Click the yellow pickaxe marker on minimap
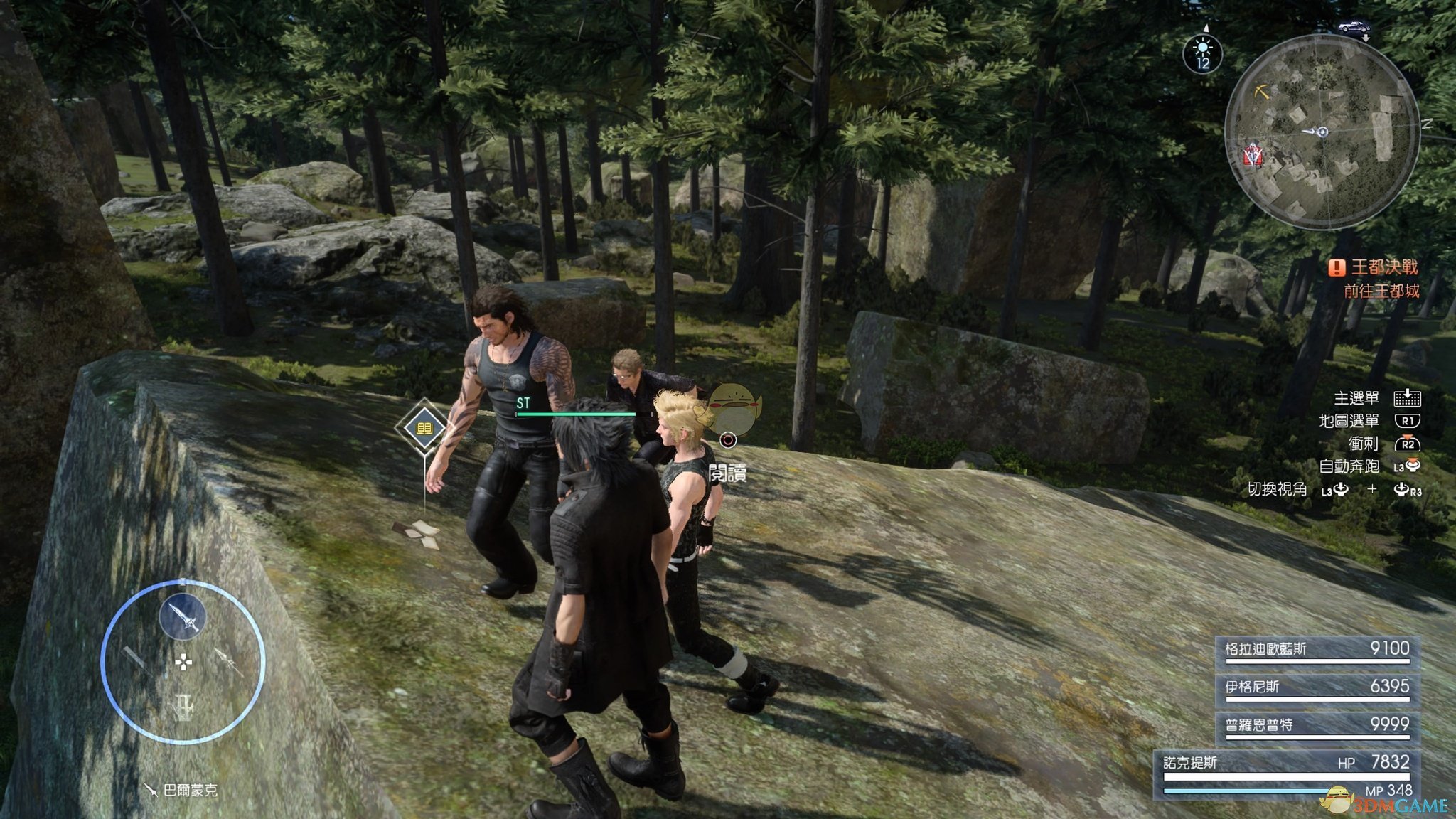This screenshot has width=1456, height=819. pos(1262,92)
